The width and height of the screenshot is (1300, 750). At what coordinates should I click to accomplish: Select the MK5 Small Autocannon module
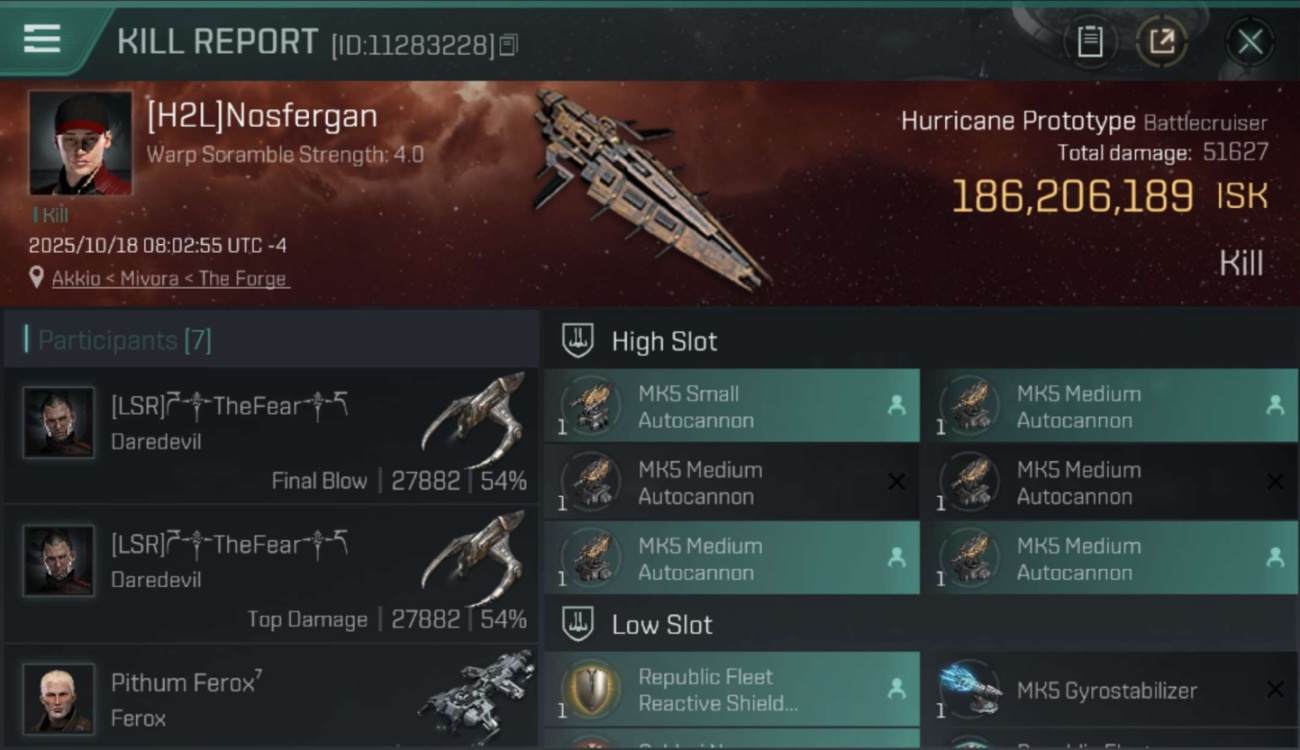[x=732, y=406]
